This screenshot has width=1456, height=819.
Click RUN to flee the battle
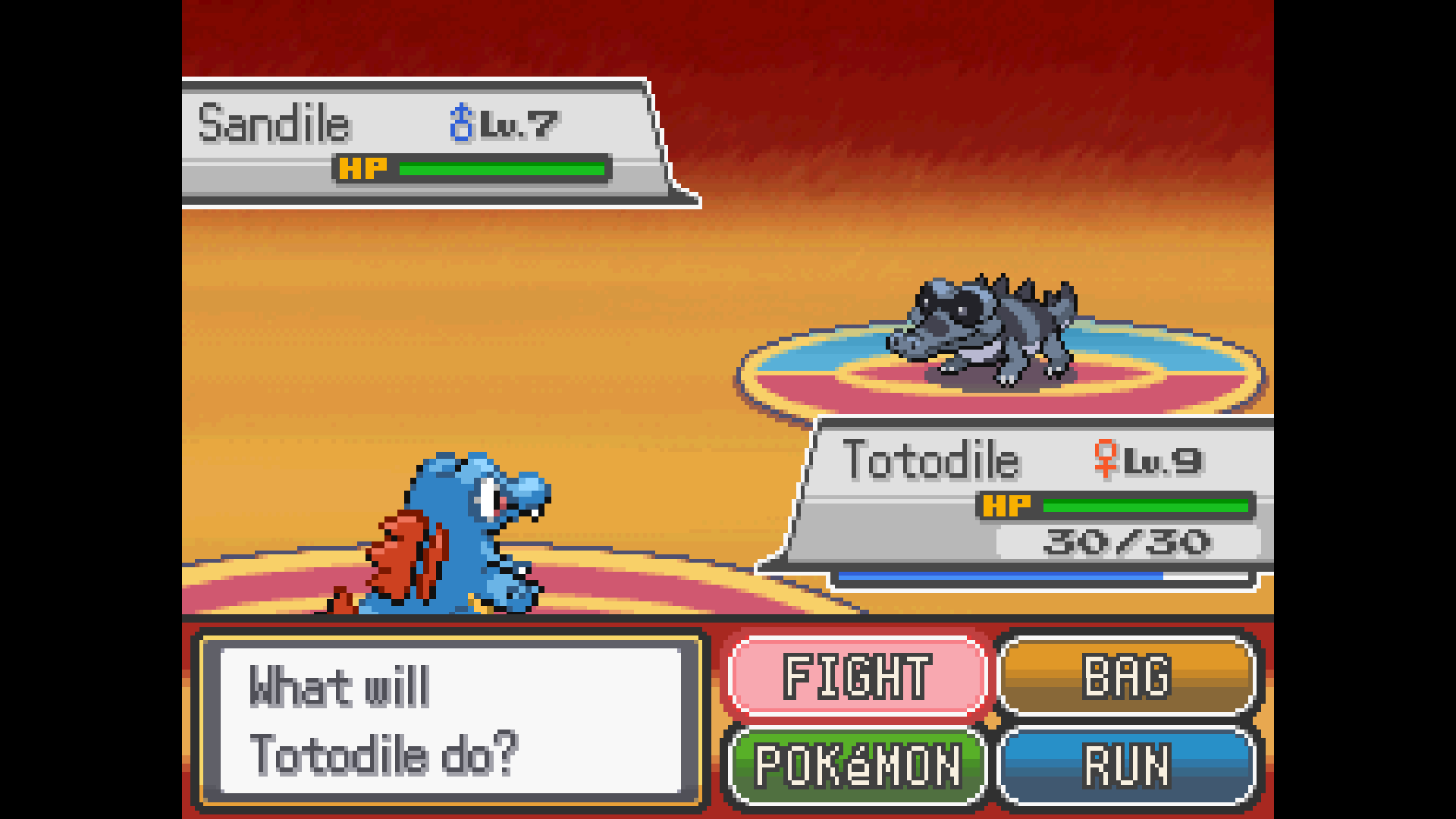point(1127,766)
